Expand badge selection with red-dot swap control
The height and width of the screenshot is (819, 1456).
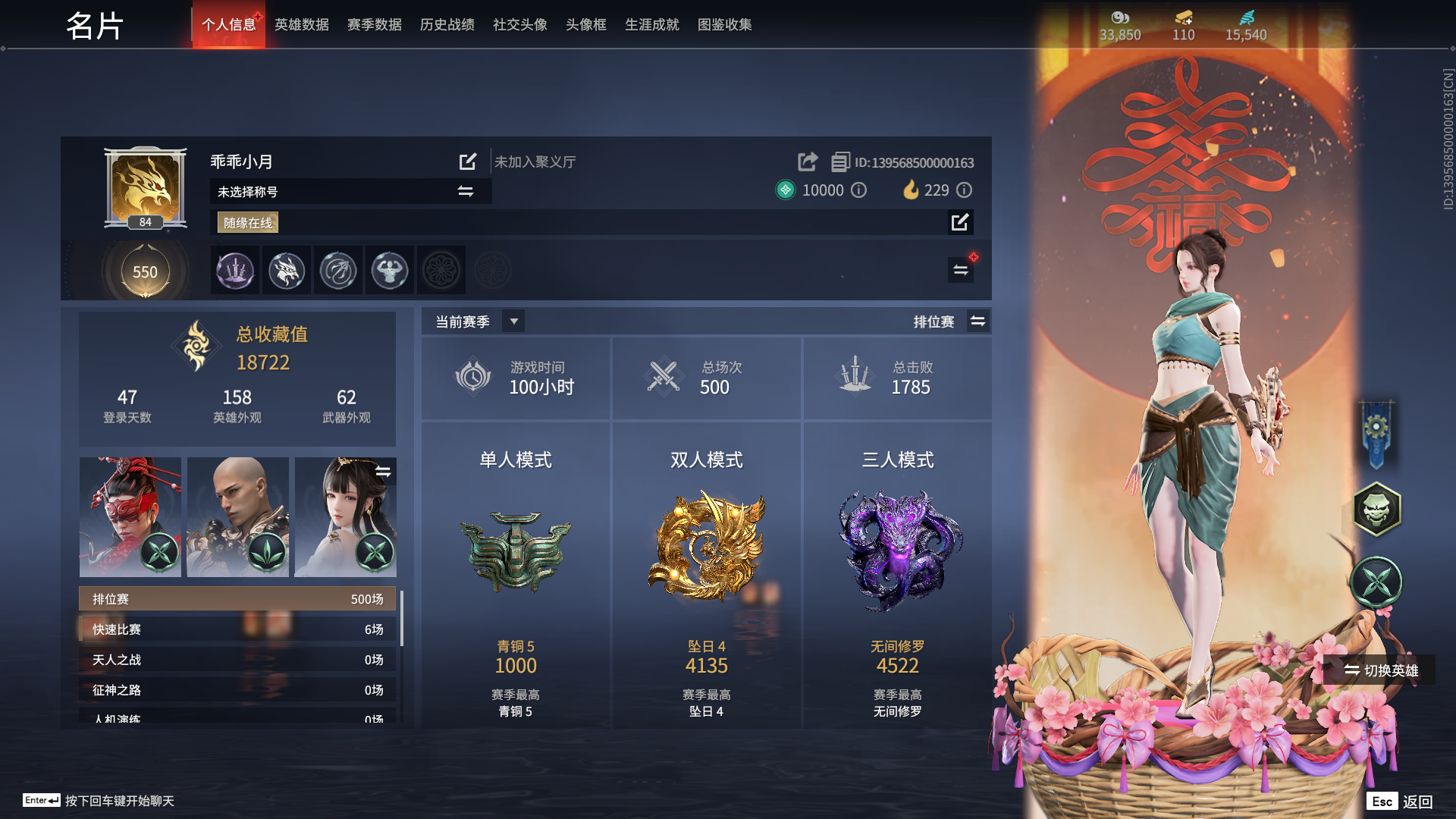(960, 270)
